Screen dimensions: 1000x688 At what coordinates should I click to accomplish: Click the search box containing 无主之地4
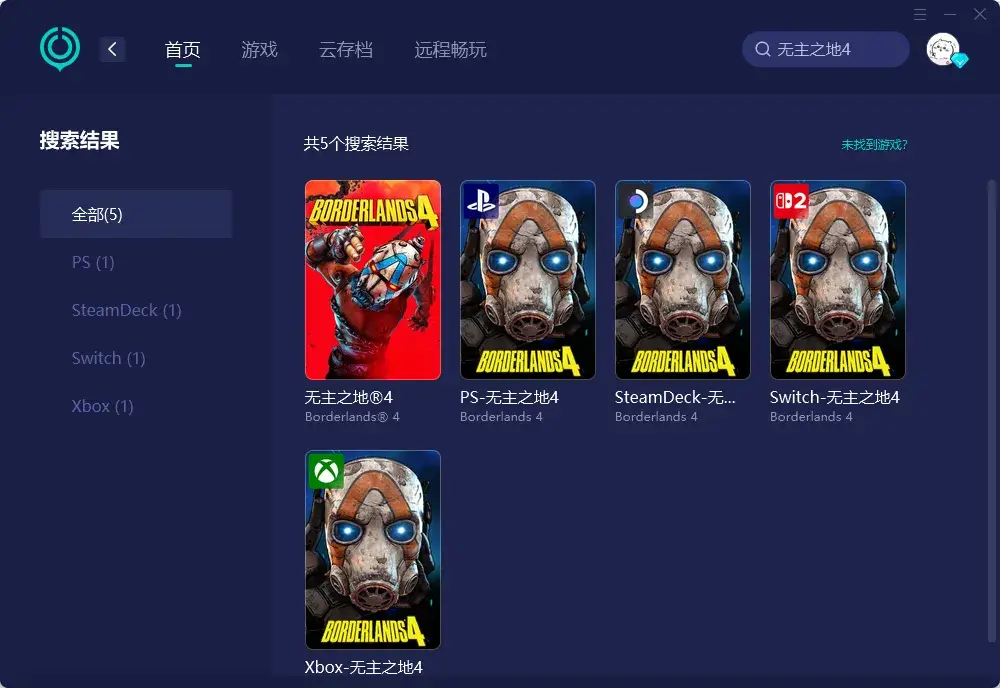pyautogui.click(x=826, y=49)
